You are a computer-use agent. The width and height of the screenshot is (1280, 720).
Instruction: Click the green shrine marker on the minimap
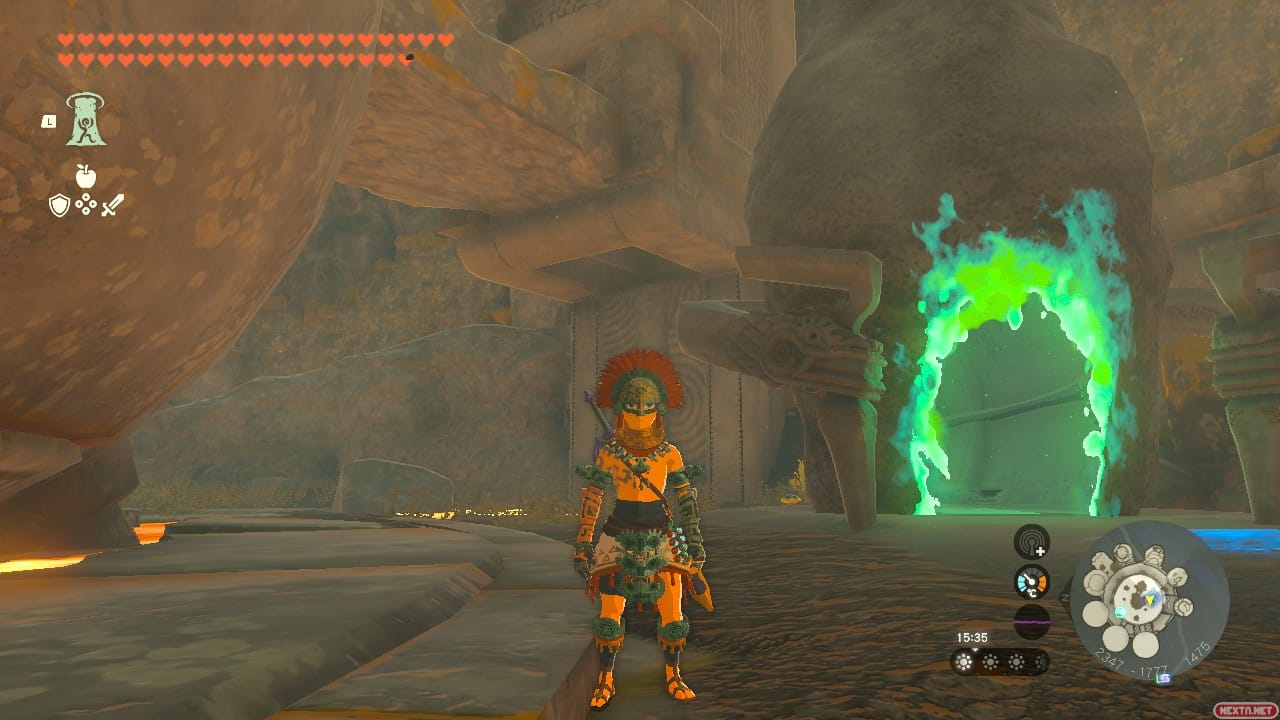(1119, 613)
